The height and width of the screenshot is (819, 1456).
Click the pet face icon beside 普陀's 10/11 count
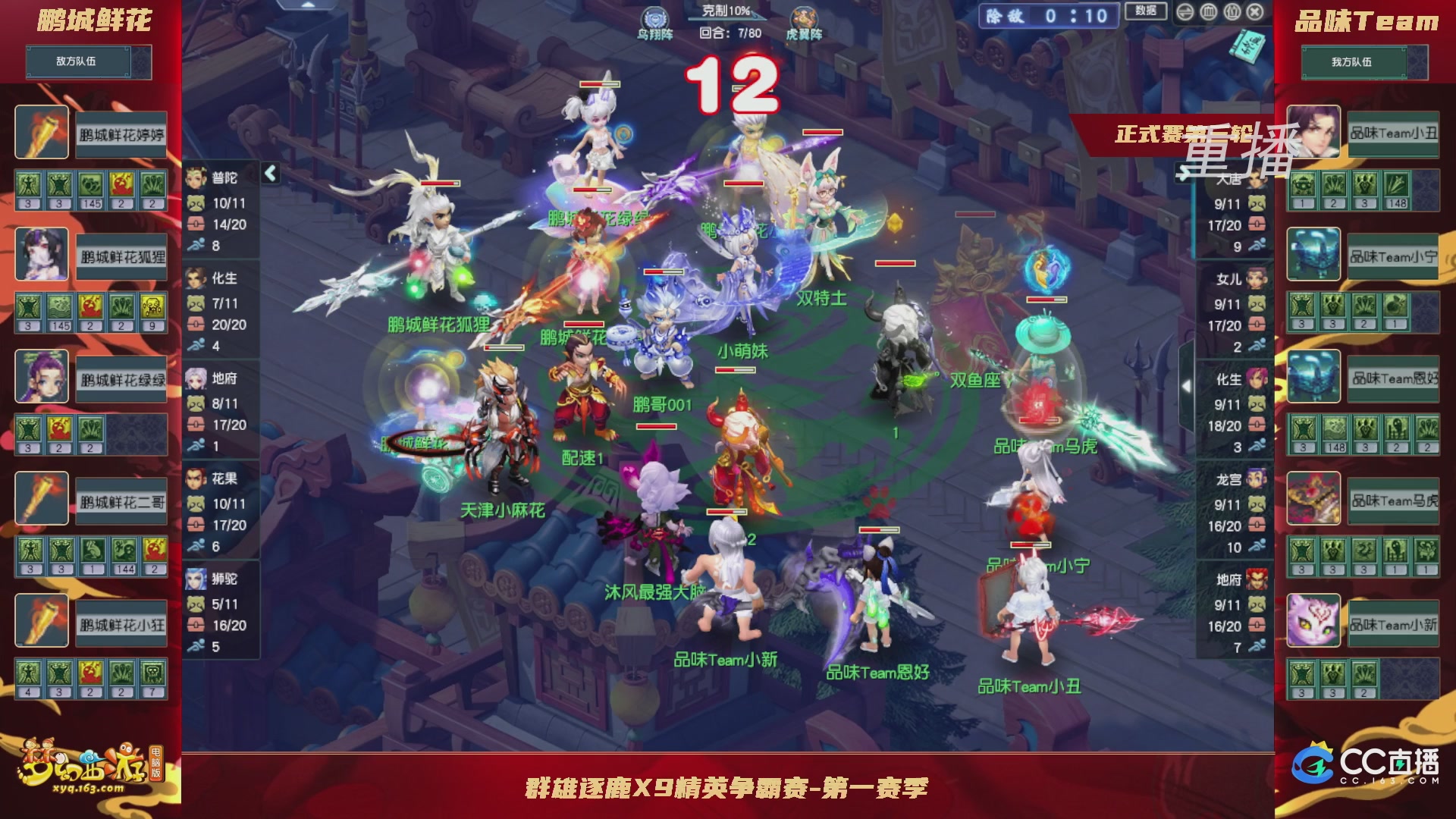coord(196,204)
